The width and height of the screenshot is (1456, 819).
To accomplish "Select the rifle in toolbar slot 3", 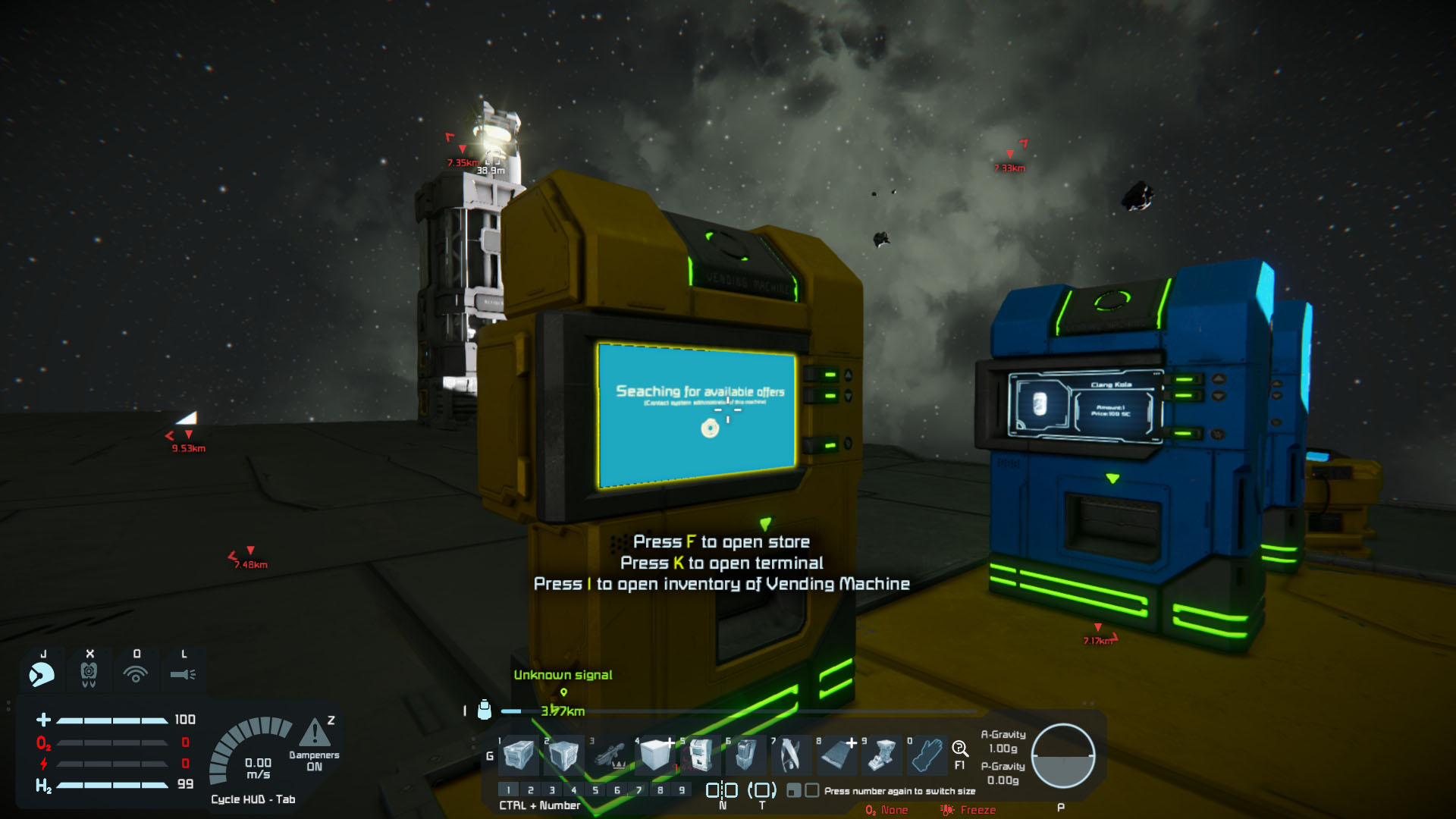I will [x=610, y=755].
